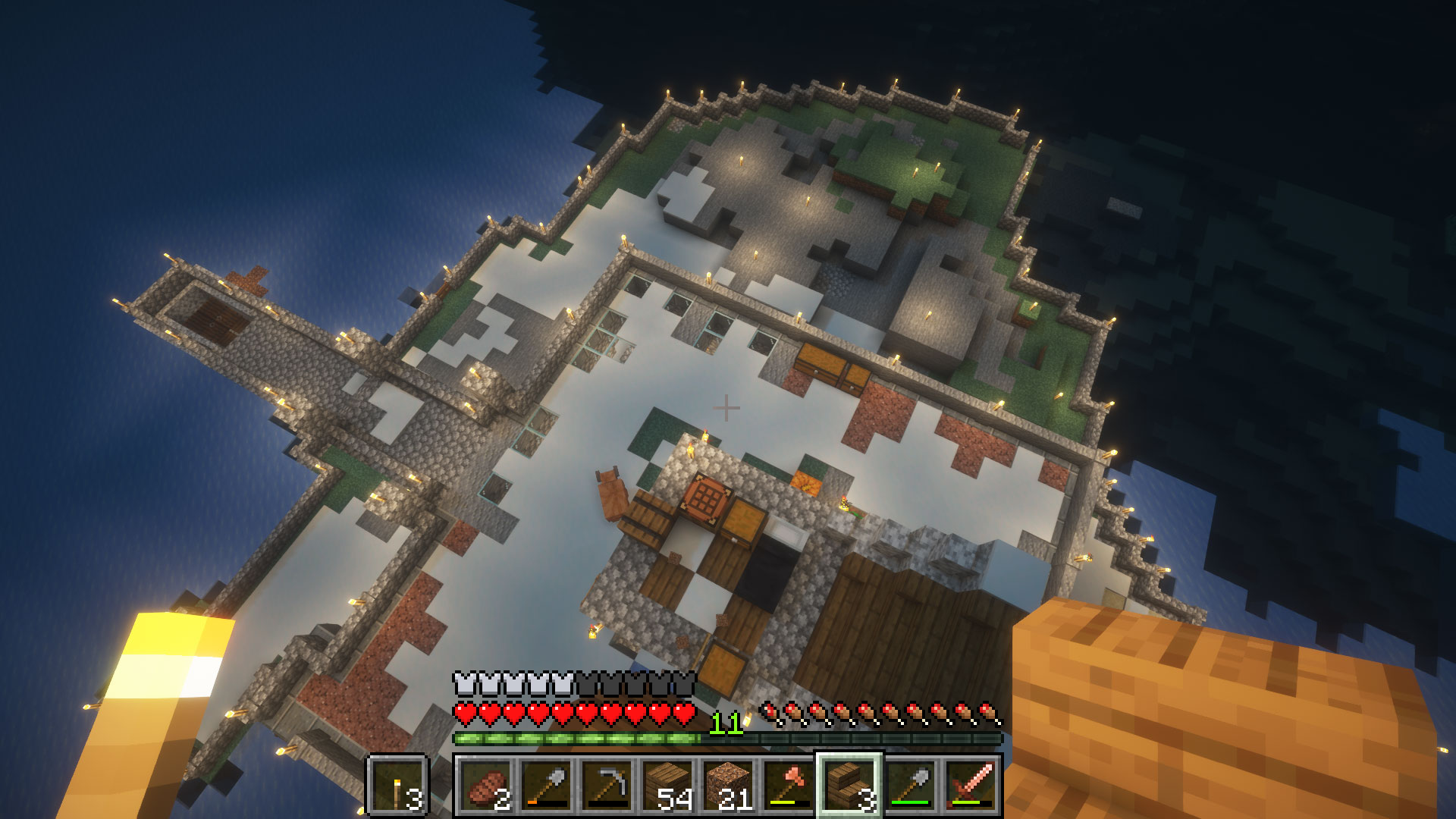Choose the shovel with green durability bar

(x=910, y=786)
